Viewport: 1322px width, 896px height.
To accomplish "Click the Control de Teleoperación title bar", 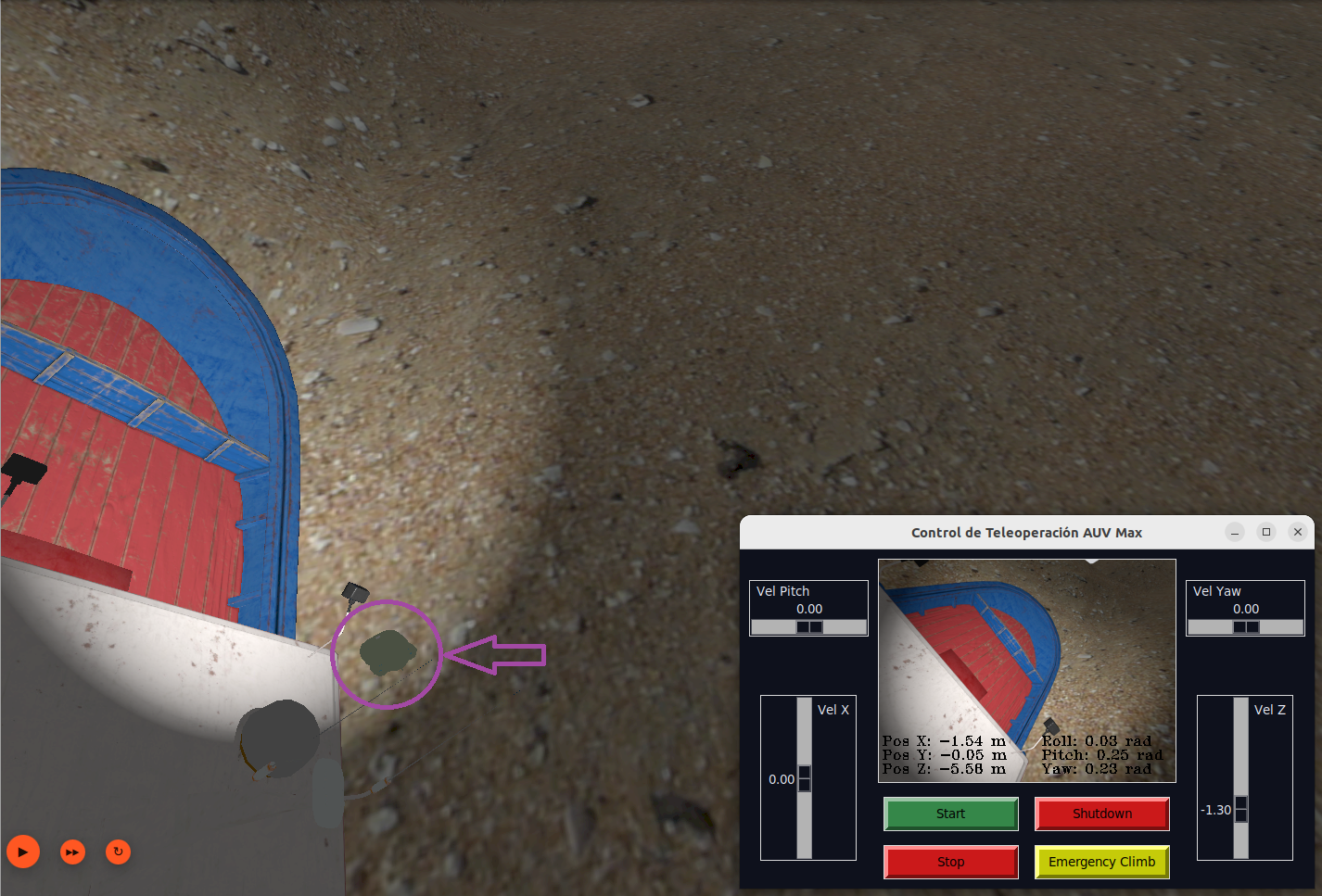I will point(1026,532).
